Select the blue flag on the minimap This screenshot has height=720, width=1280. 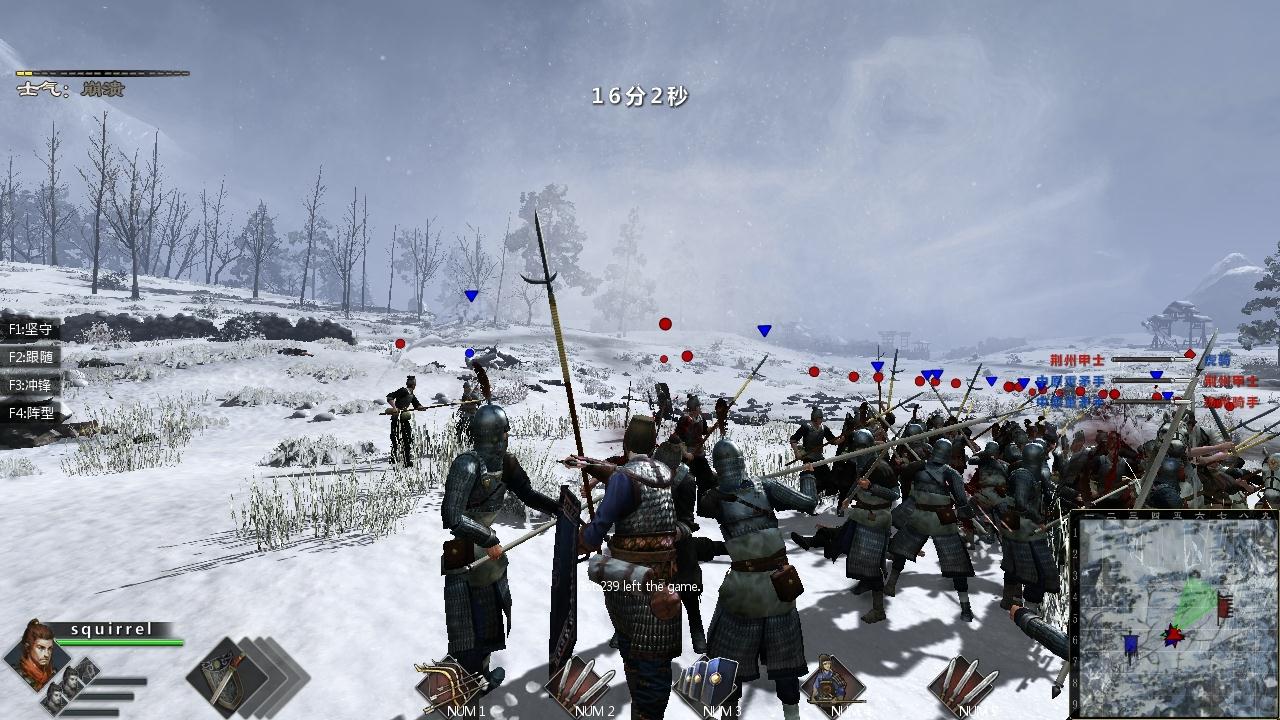coord(1131,645)
